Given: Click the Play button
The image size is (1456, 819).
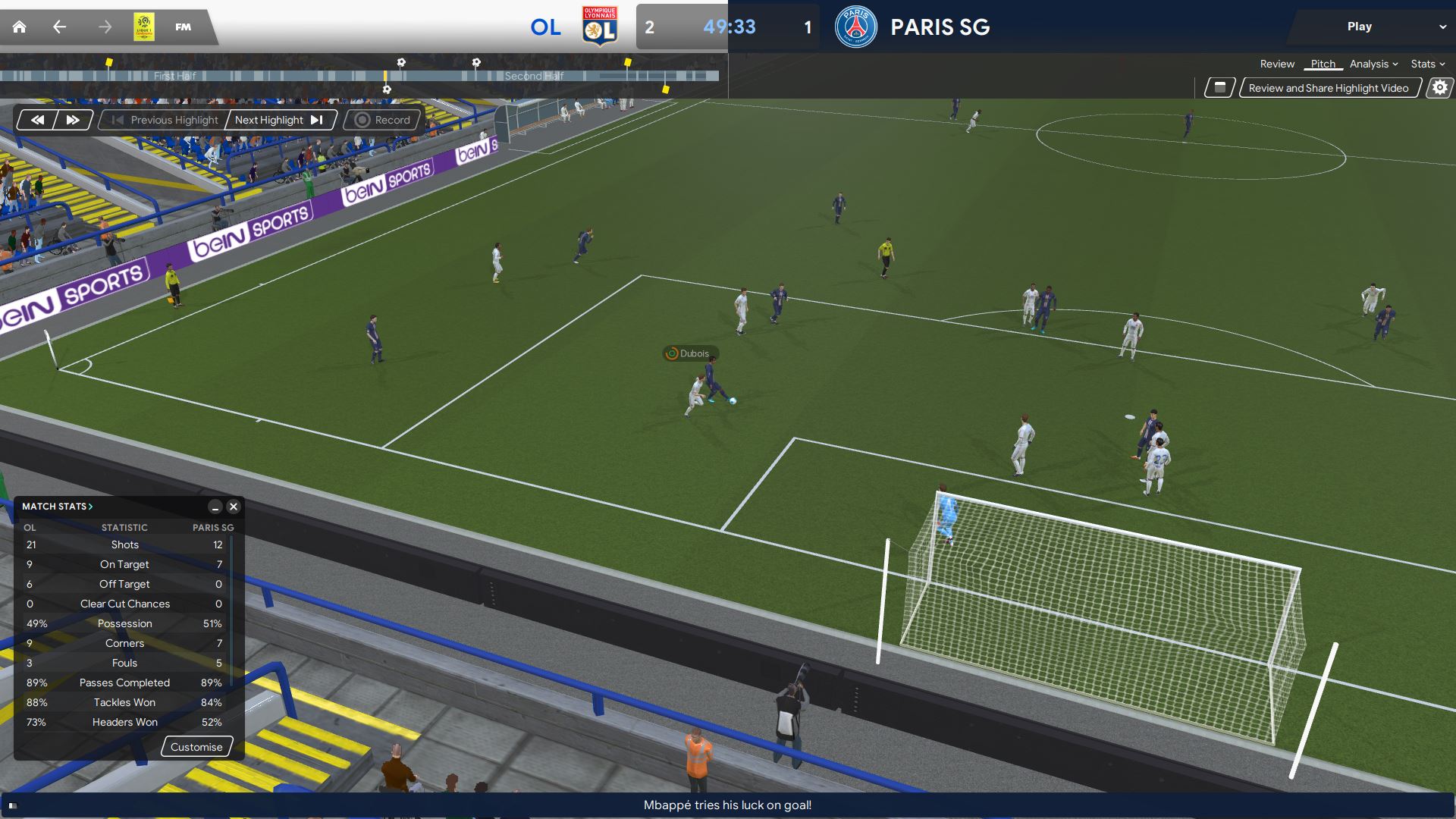Looking at the screenshot, I should pyautogui.click(x=1360, y=27).
